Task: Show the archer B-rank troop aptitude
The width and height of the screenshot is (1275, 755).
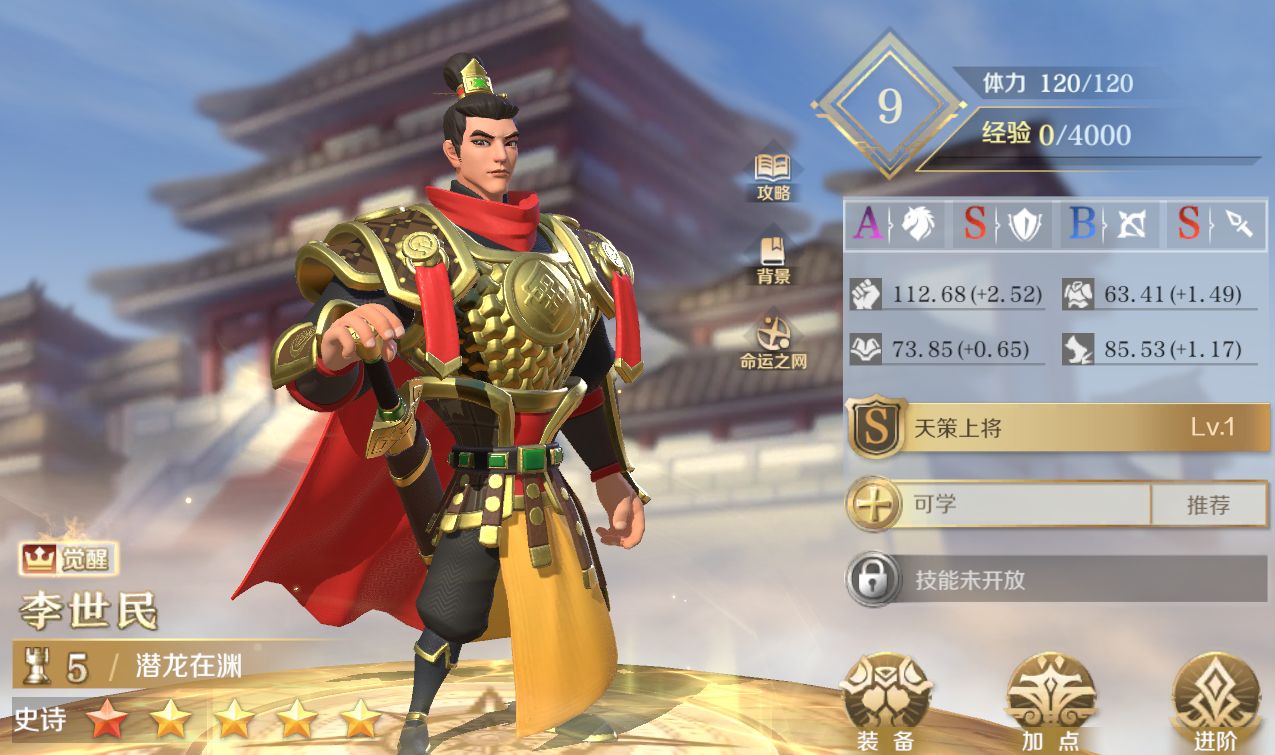Action: tap(1109, 225)
